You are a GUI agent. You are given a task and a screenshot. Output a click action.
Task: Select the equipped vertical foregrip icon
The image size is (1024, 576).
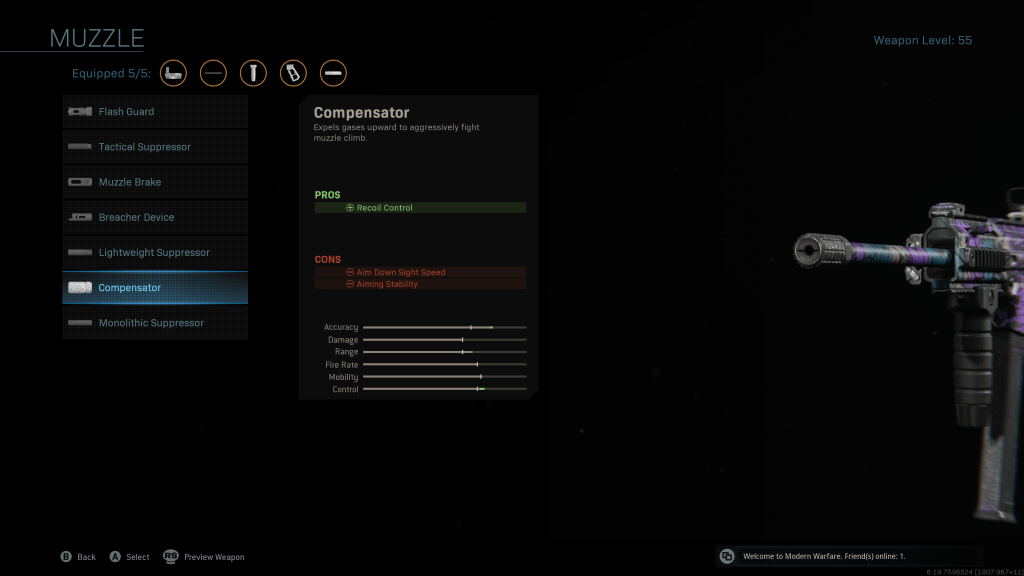point(253,73)
